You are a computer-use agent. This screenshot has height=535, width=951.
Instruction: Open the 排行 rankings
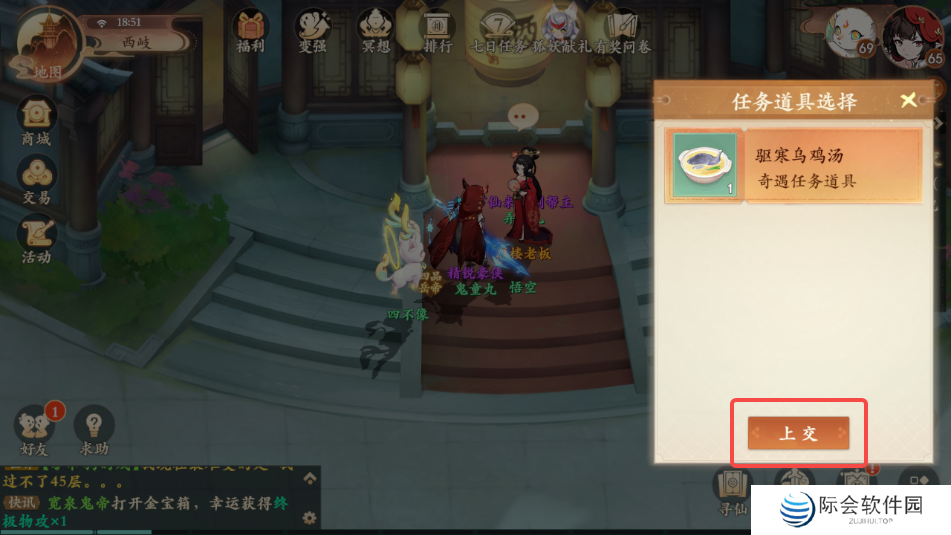[438, 30]
